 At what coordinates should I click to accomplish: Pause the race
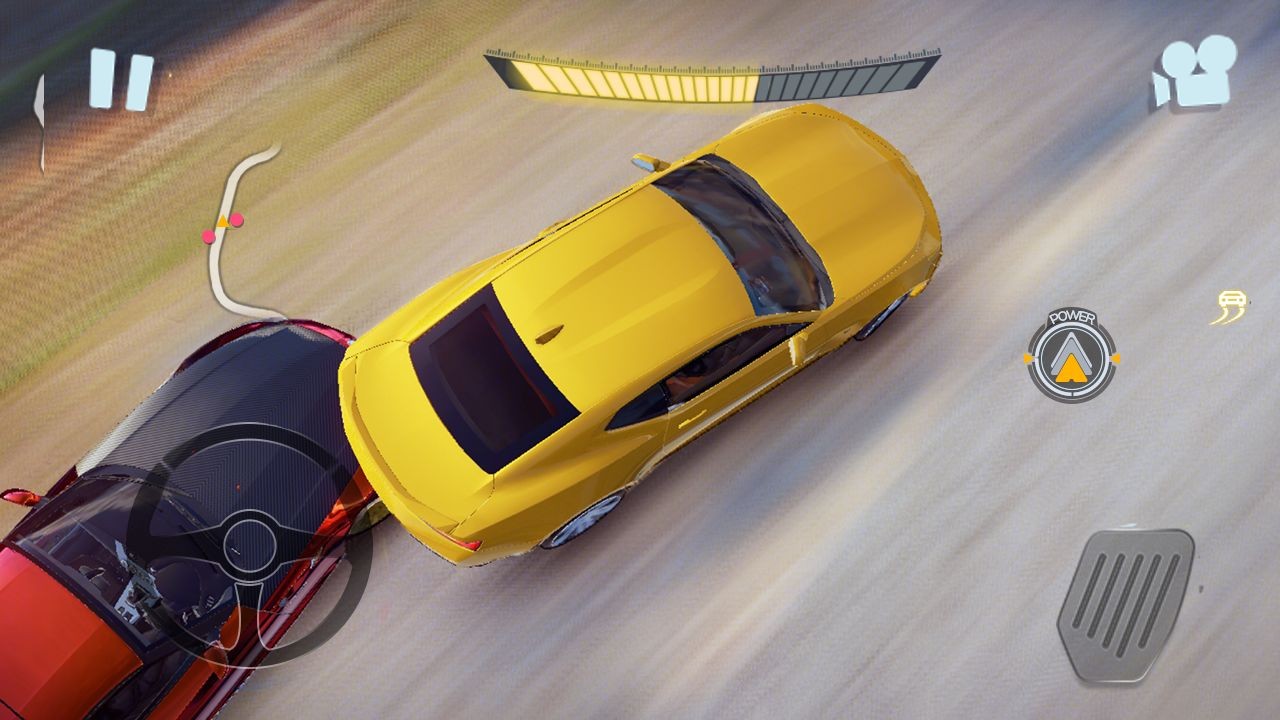pyautogui.click(x=121, y=80)
